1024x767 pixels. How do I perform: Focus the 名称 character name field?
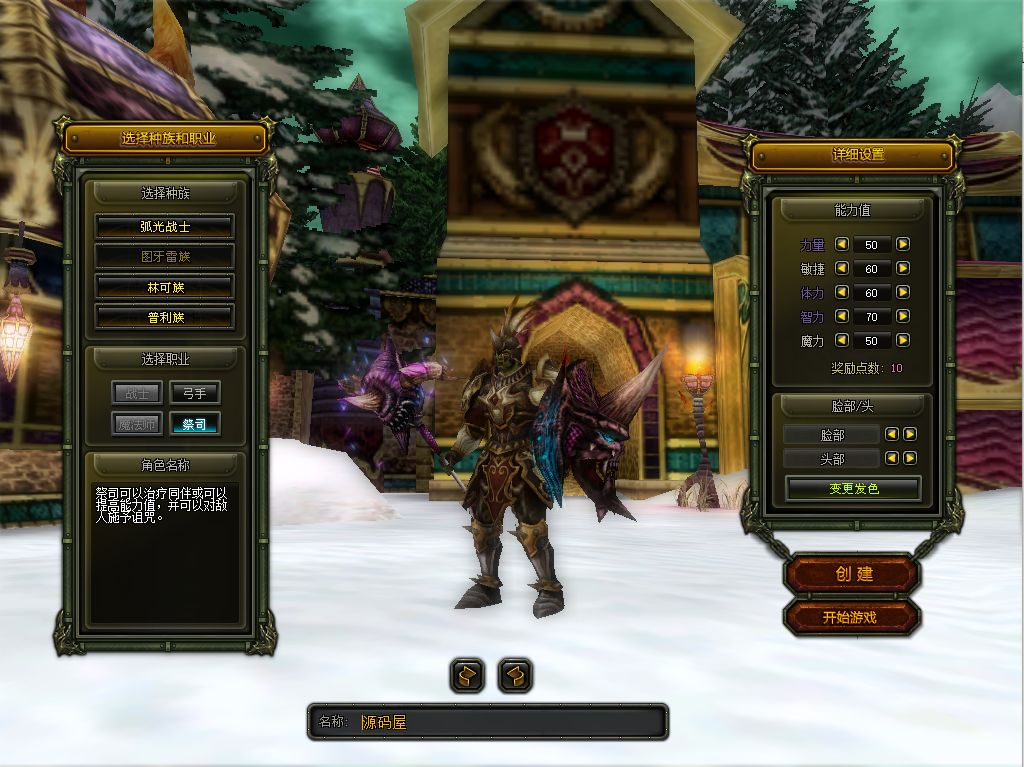click(510, 722)
